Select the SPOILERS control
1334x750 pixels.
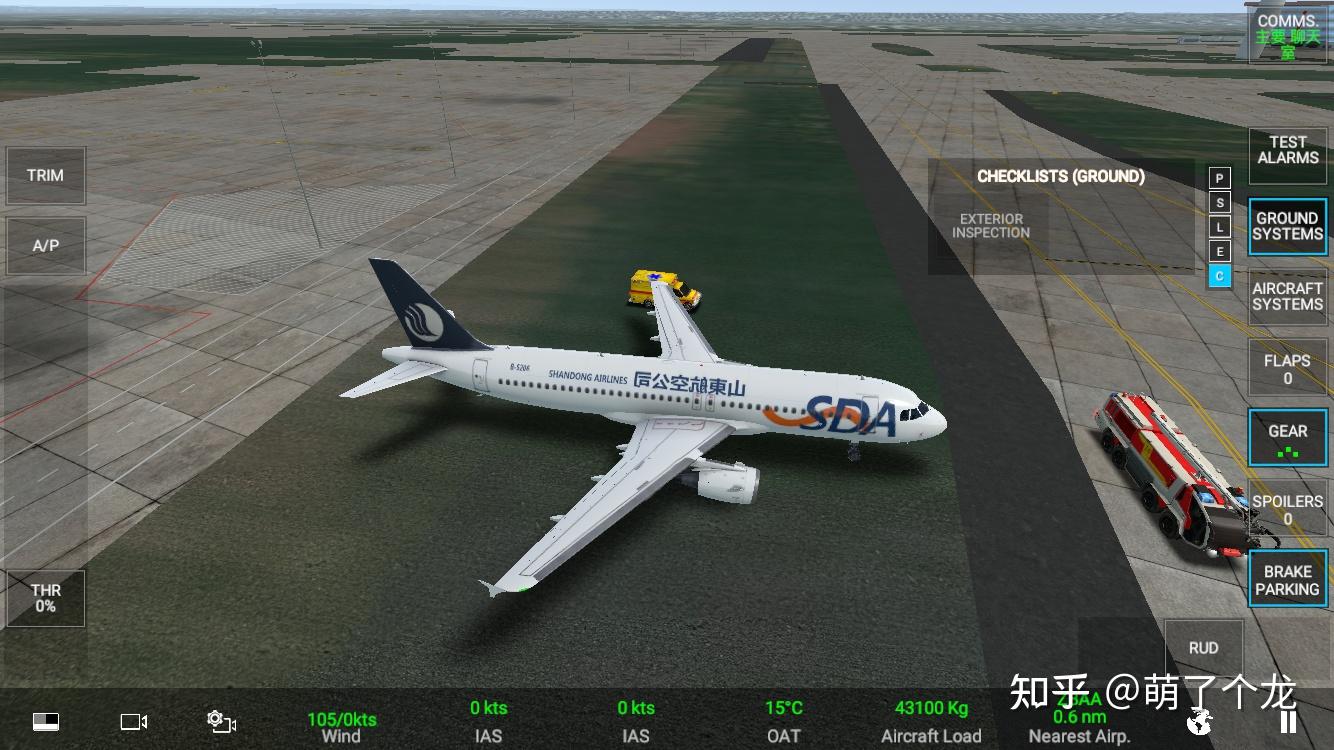tap(1287, 509)
